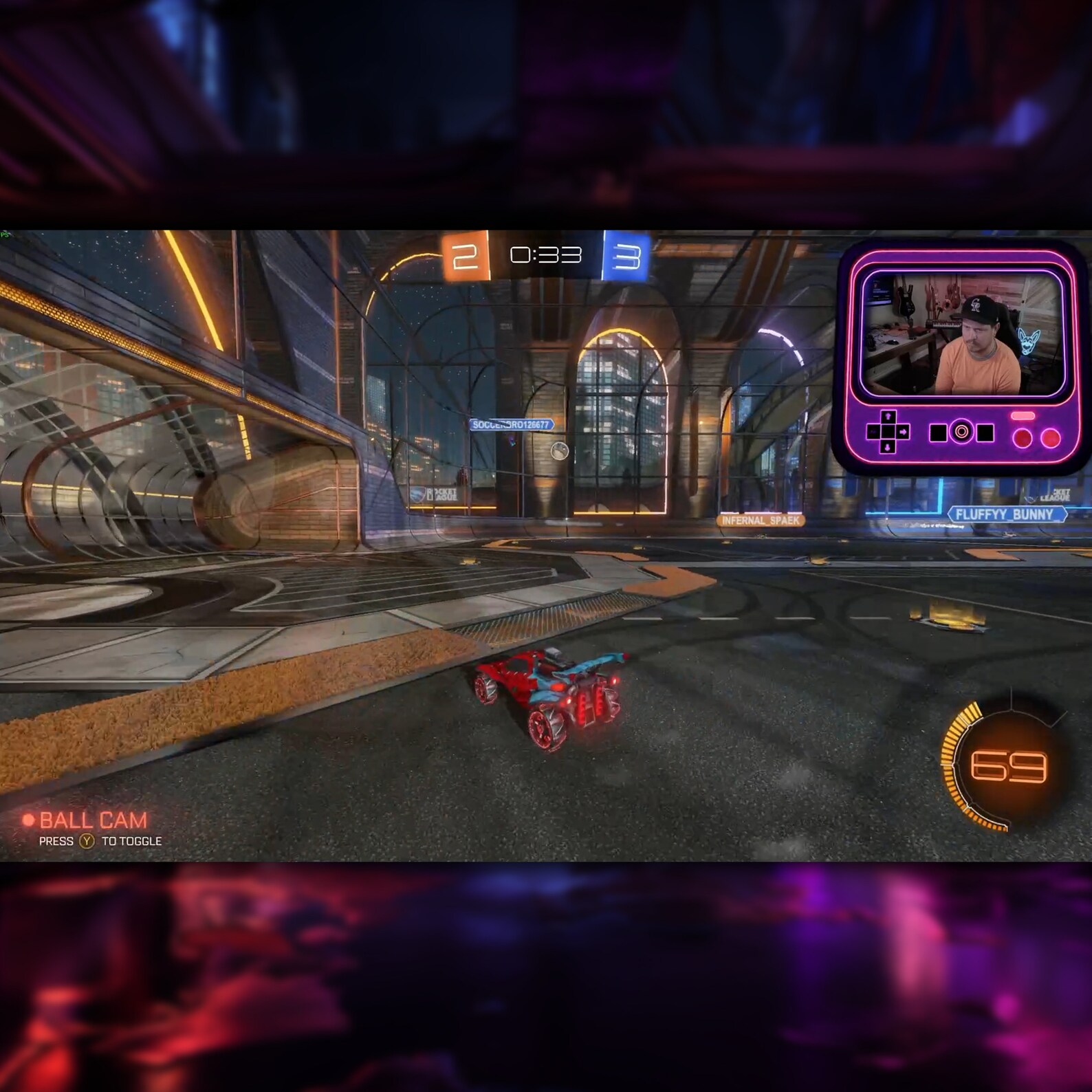The width and height of the screenshot is (1092, 1092).
Task: Select the SOCCERBRO126677 player nameplate
Action: [x=511, y=424]
